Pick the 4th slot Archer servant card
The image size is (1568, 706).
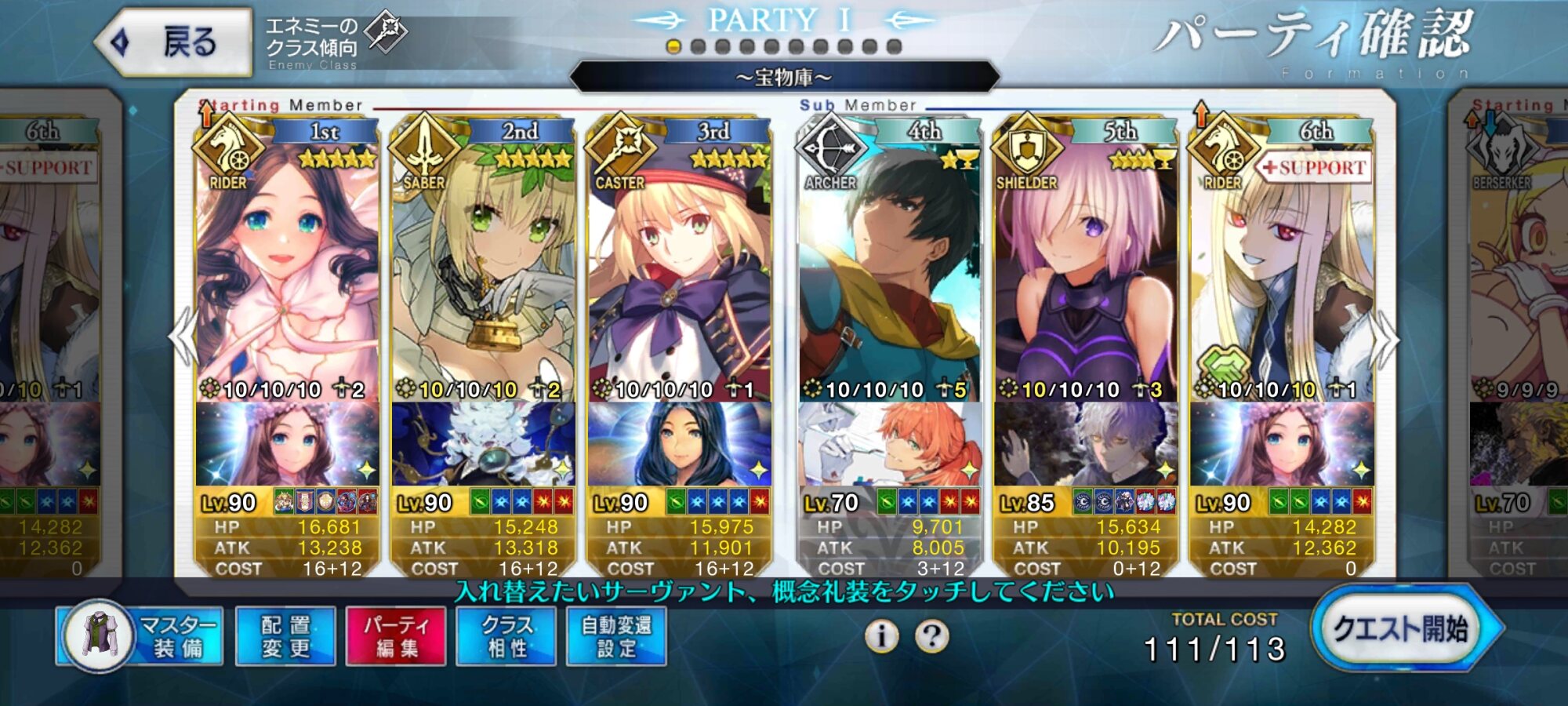[x=890, y=275]
